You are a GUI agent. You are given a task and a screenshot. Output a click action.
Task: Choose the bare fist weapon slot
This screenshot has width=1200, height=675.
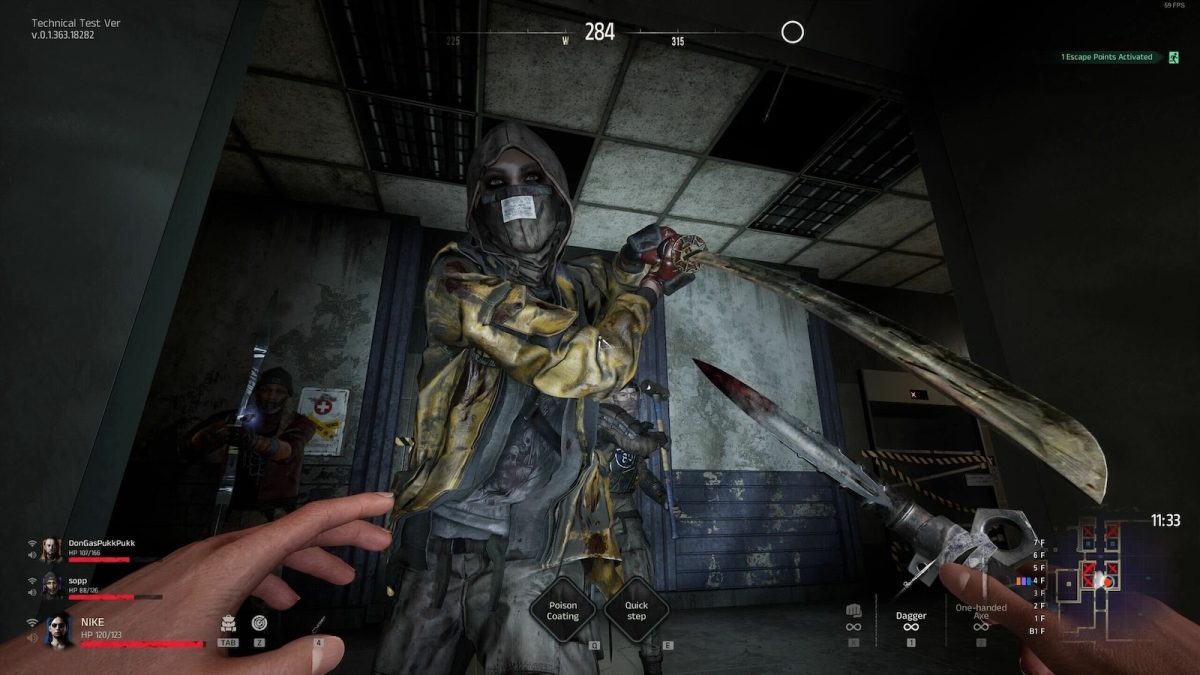pyautogui.click(x=853, y=617)
